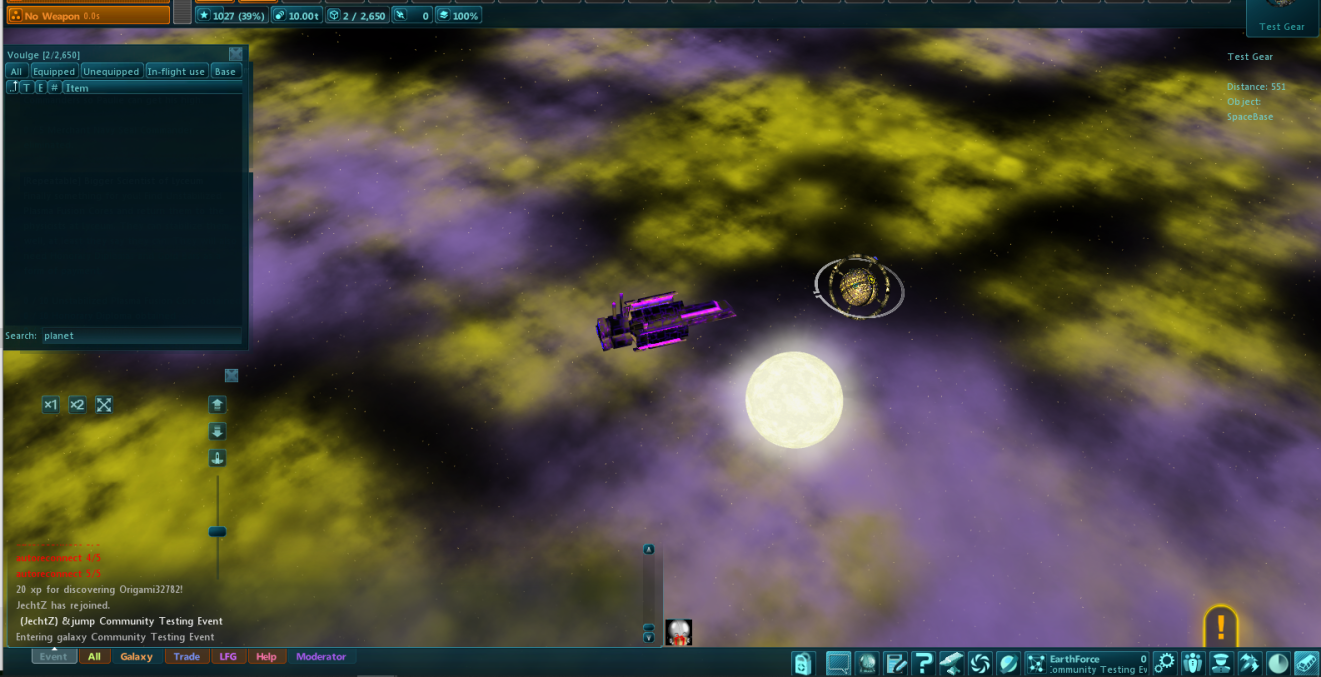Select the LFG chat tab
Image resolution: width=1321 pixels, height=677 pixels.
click(x=228, y=657)
